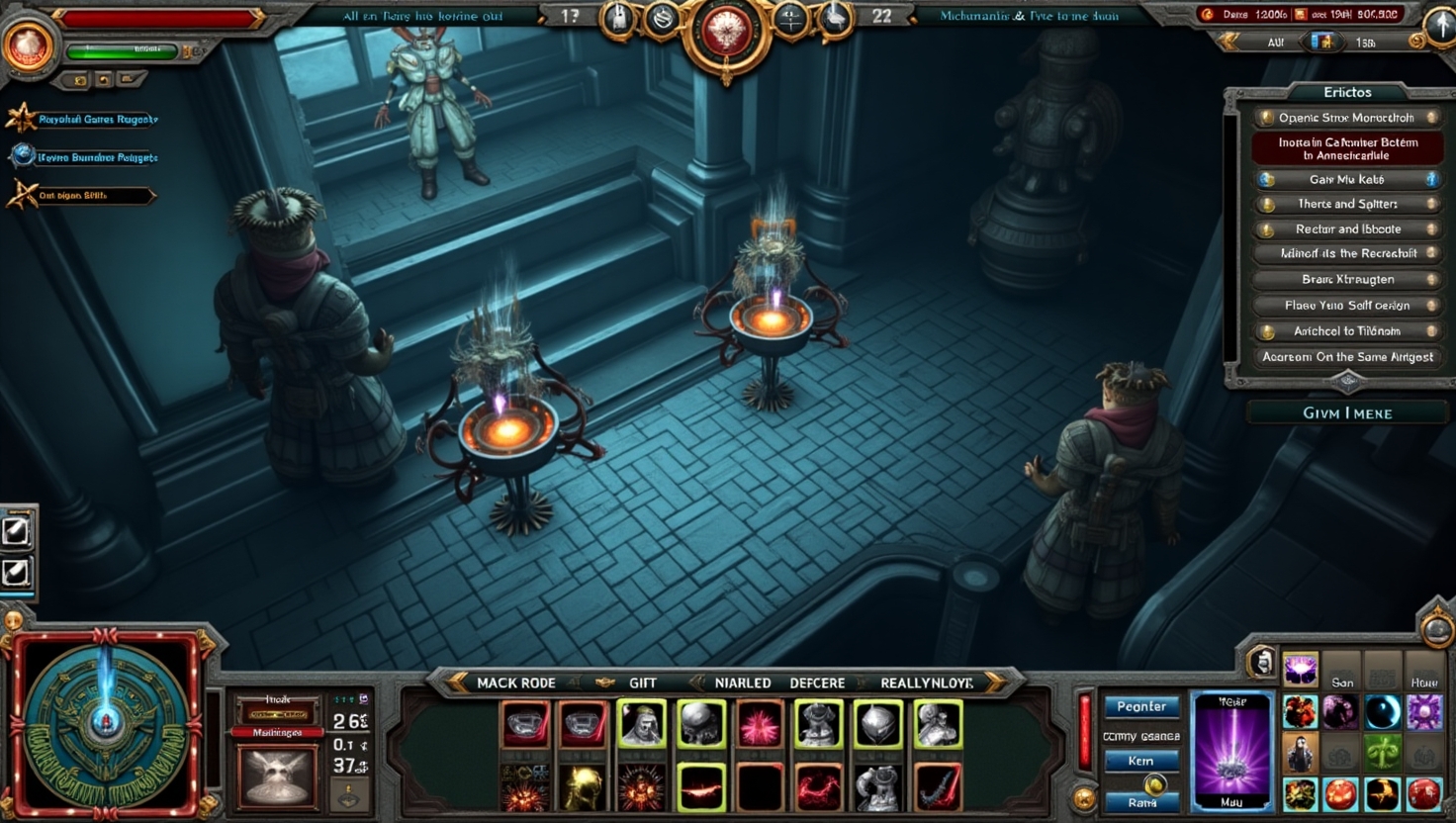Switch to the "Mack Rode" tab
Screen dimensions: 1456x823
[x=514, y=683]
